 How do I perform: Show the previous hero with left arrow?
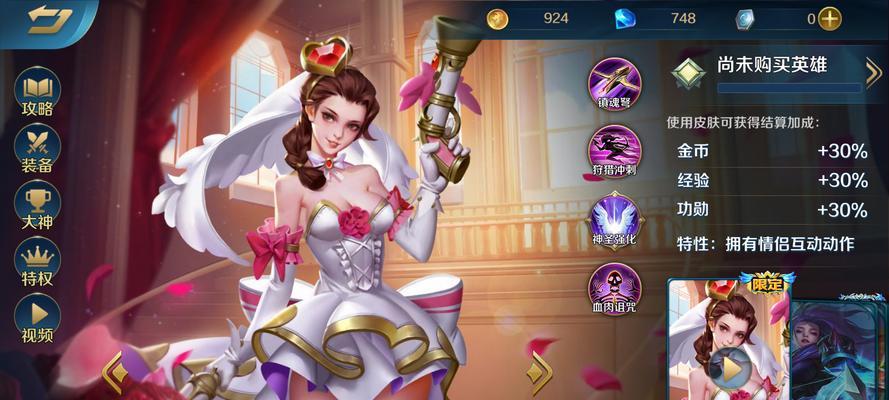click(x=115, y=370)
